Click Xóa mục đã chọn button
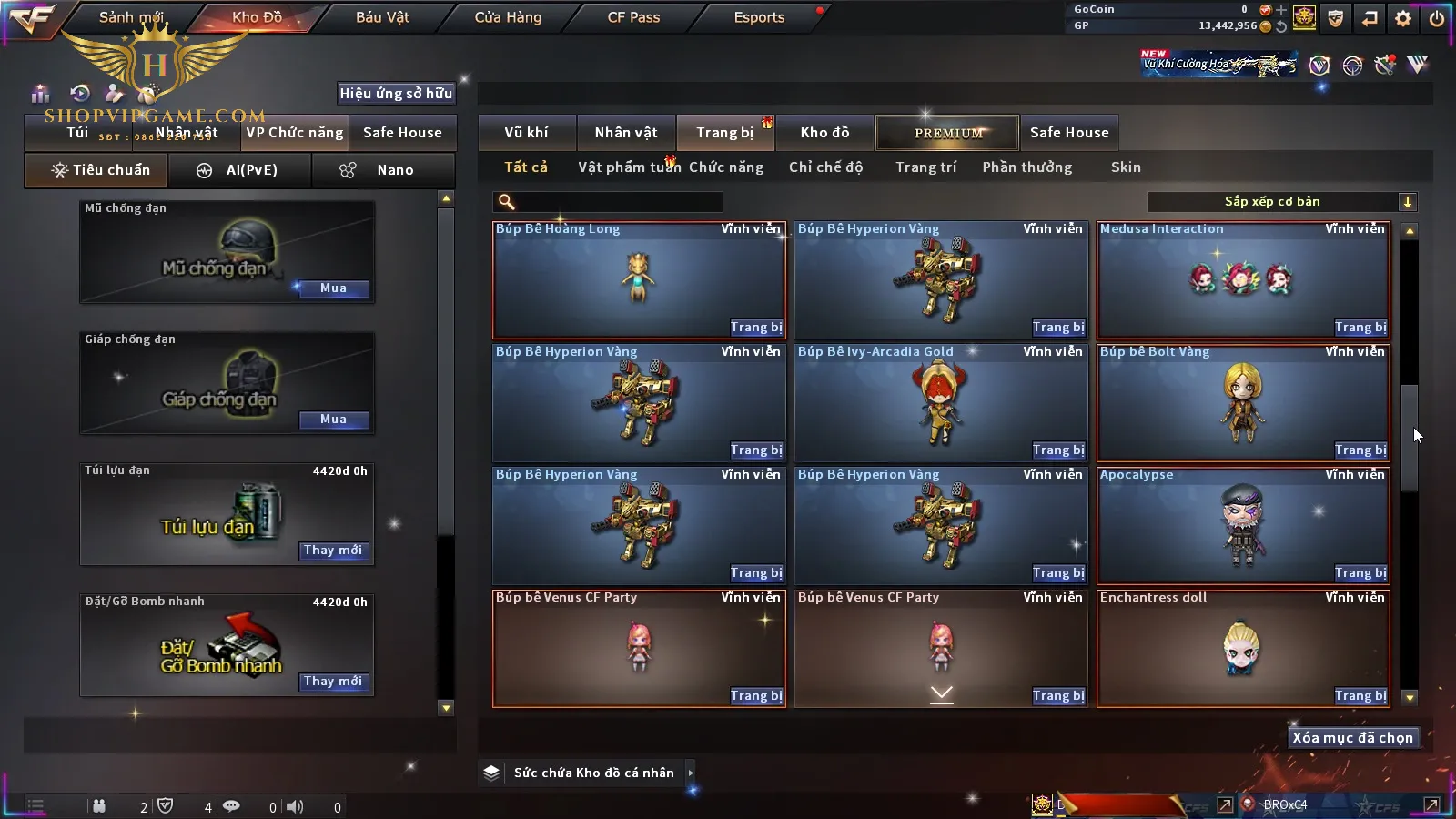The height and width of the screenshot is (819, 1456). click(1352, 738)
